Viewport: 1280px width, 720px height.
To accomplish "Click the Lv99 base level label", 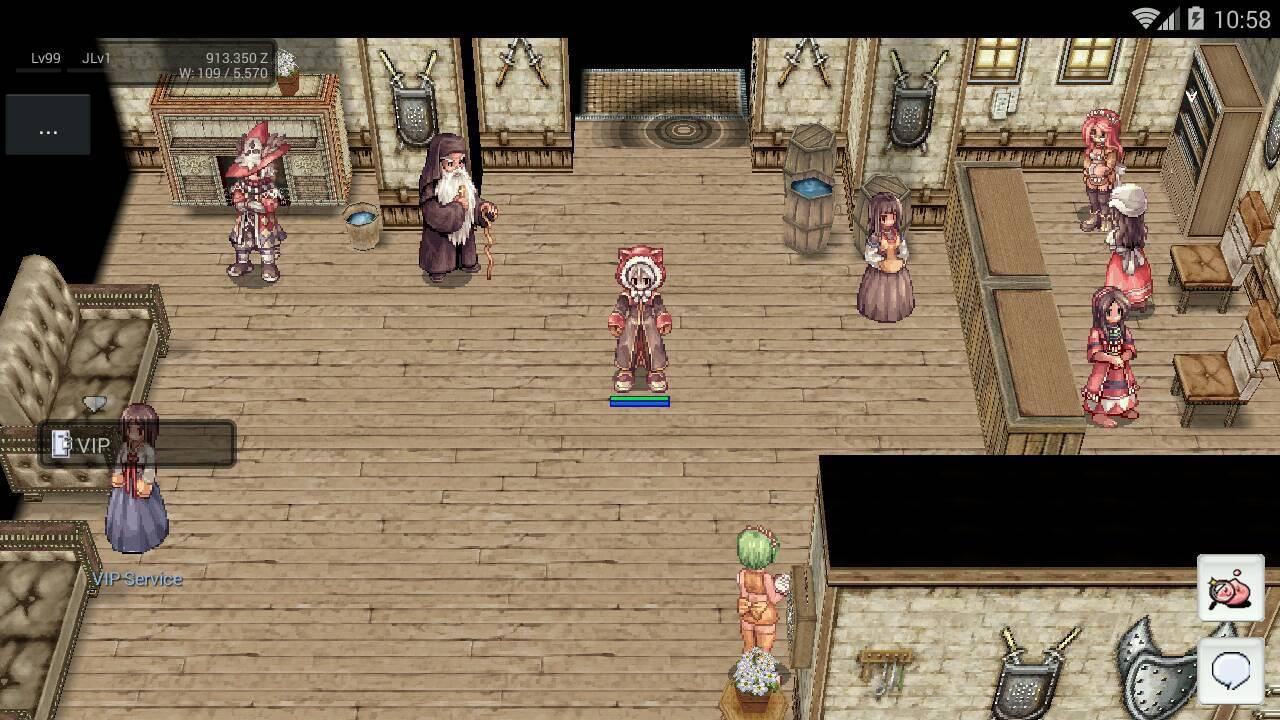I will coord(47,59).
